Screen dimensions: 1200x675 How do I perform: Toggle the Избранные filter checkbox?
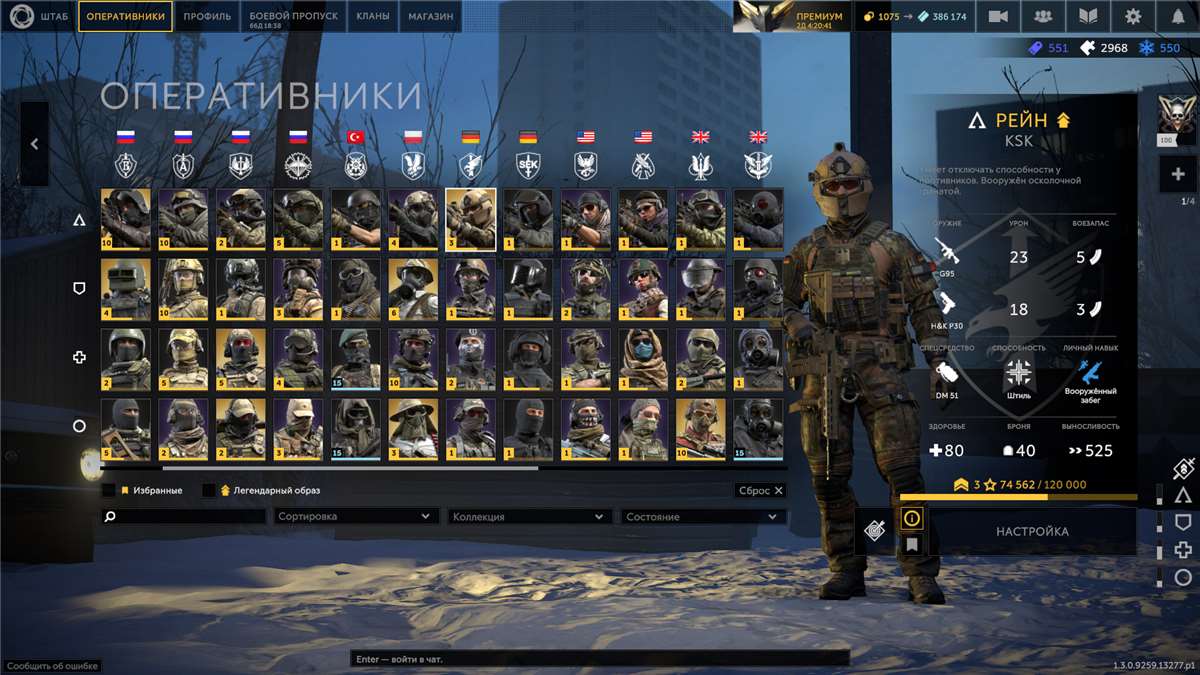click(109, 491)
